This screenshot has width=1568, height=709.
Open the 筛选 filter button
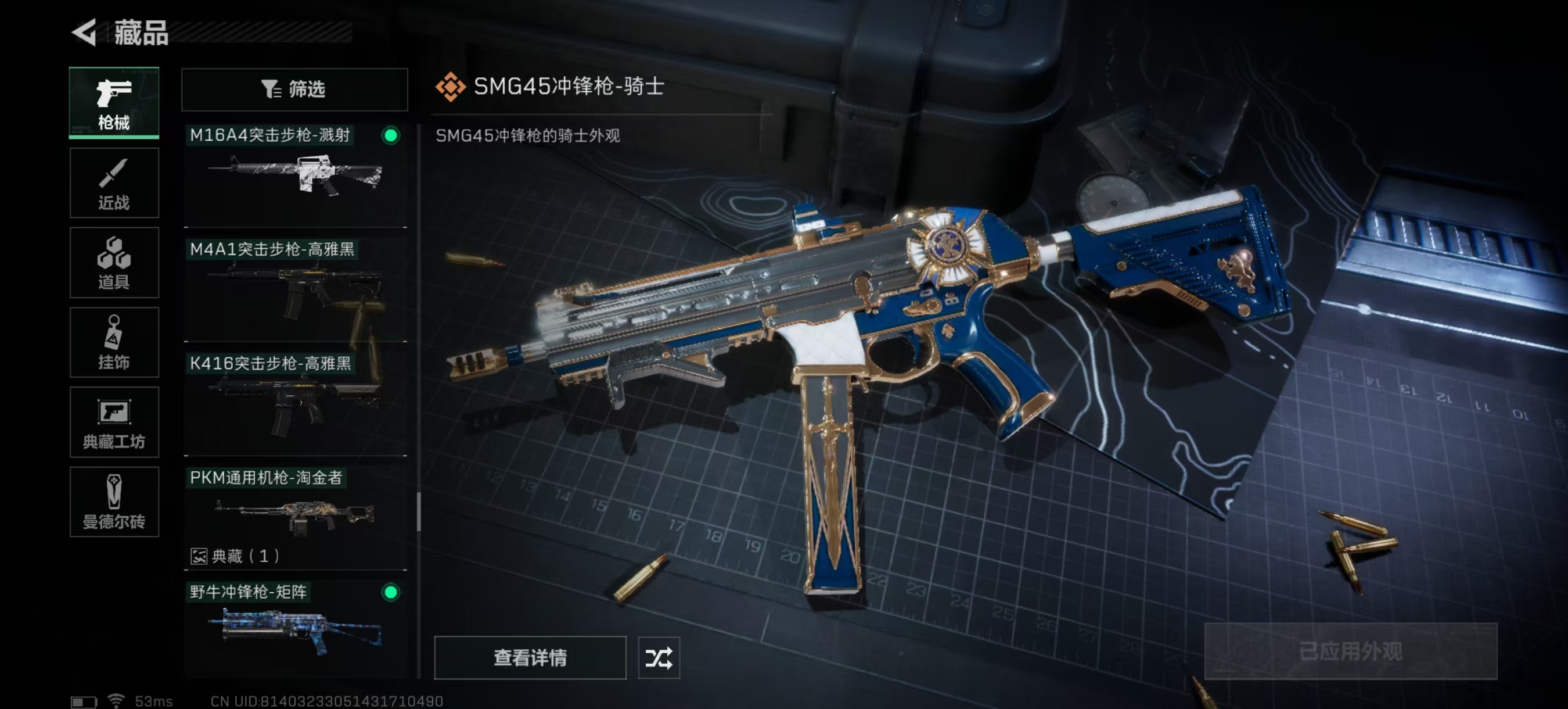tap(294, 89)
